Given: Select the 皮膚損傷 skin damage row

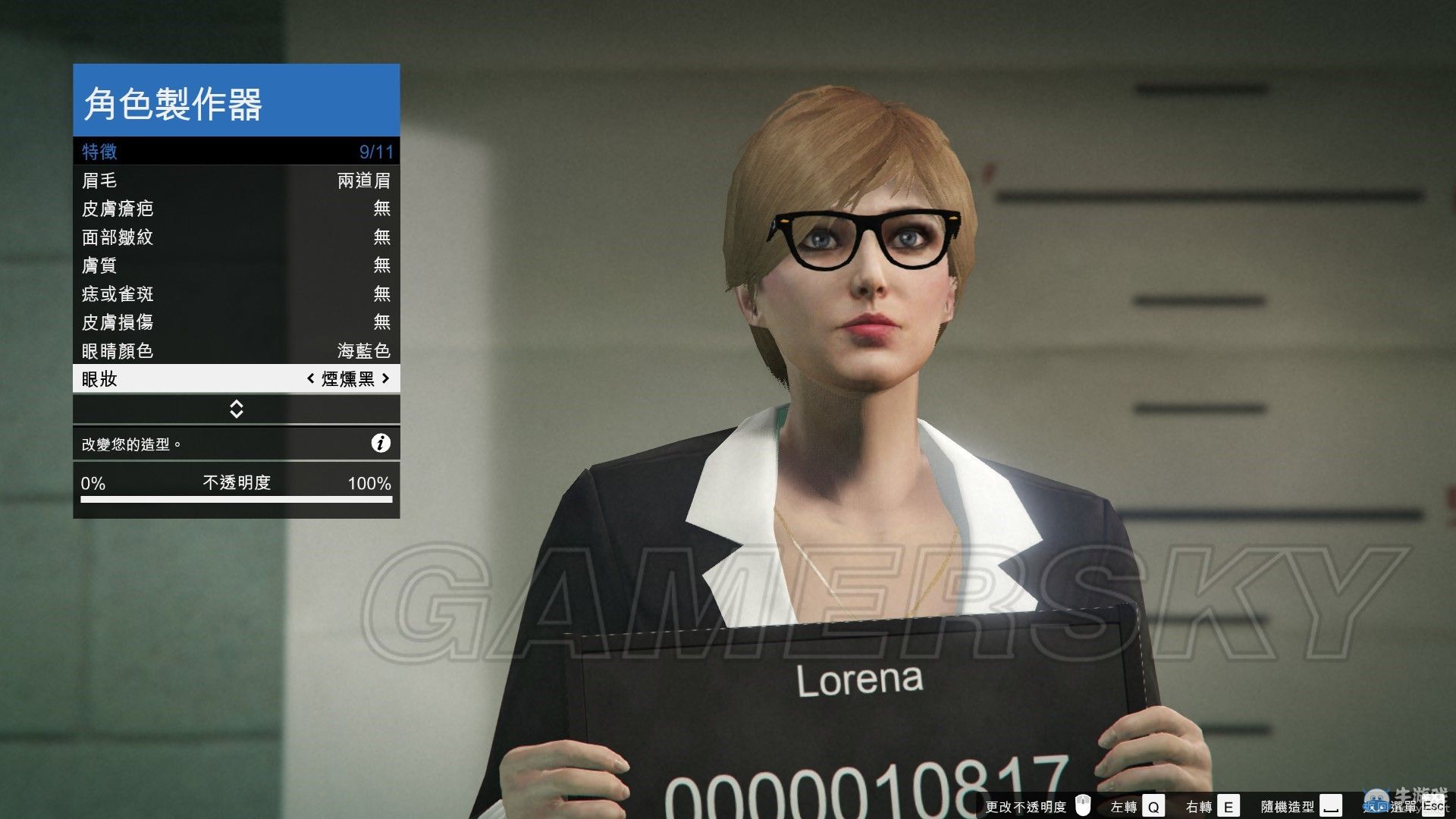Looking at the screenshot, I should [x=236, y=322].
